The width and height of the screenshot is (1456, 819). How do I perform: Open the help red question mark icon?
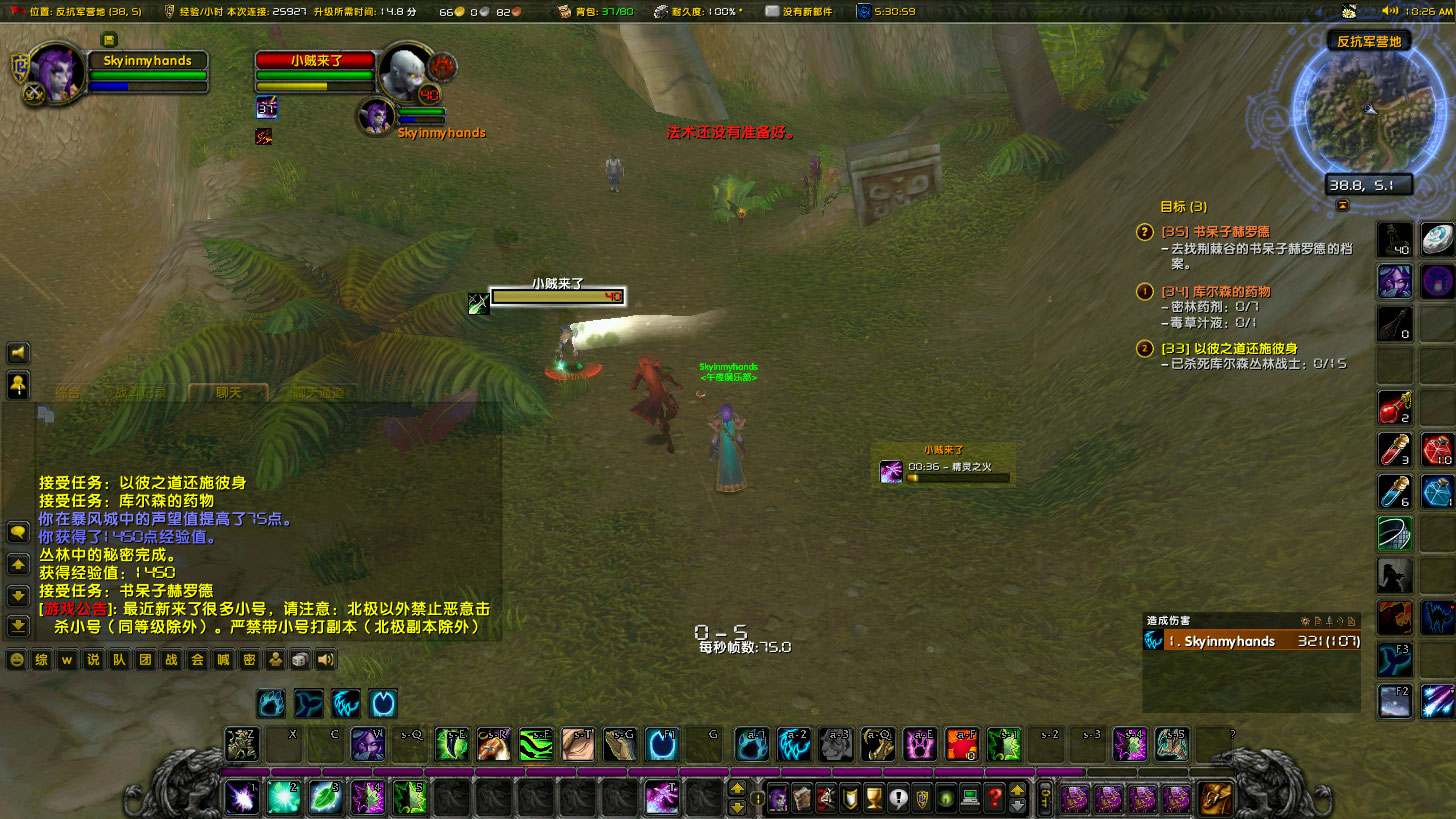pos(994,797)
